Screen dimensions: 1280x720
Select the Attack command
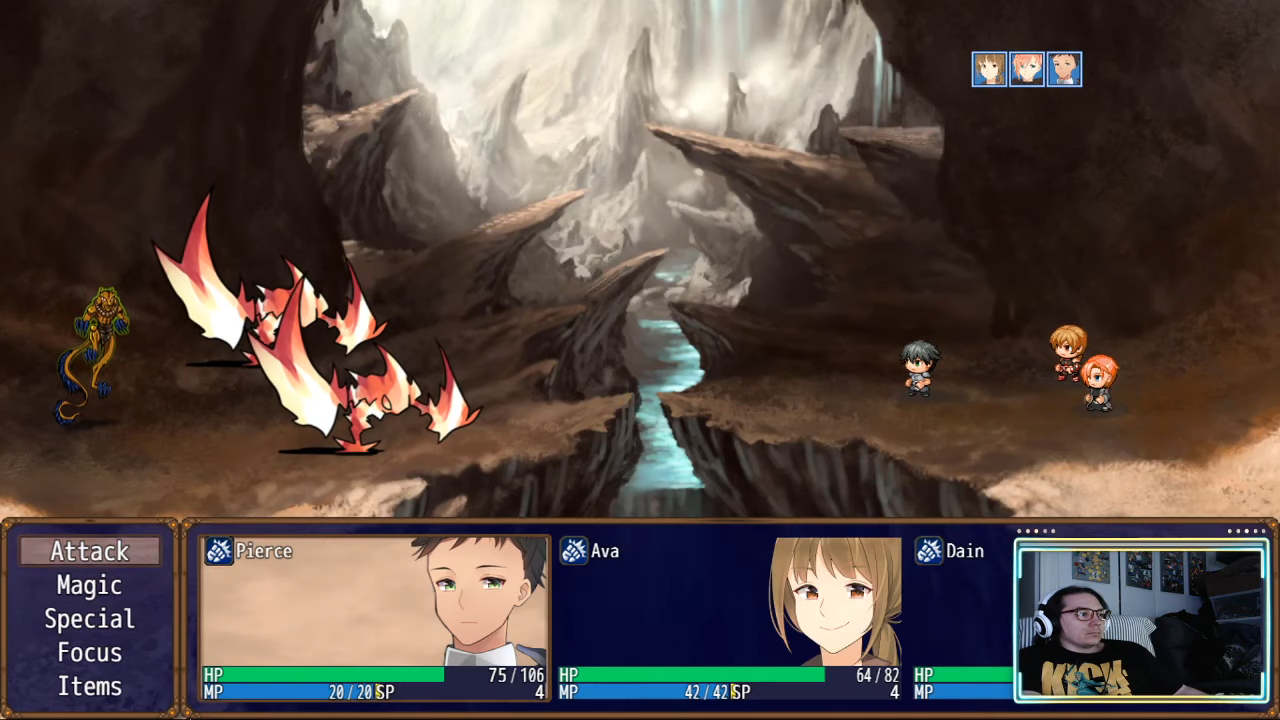(x=90, y=551)
